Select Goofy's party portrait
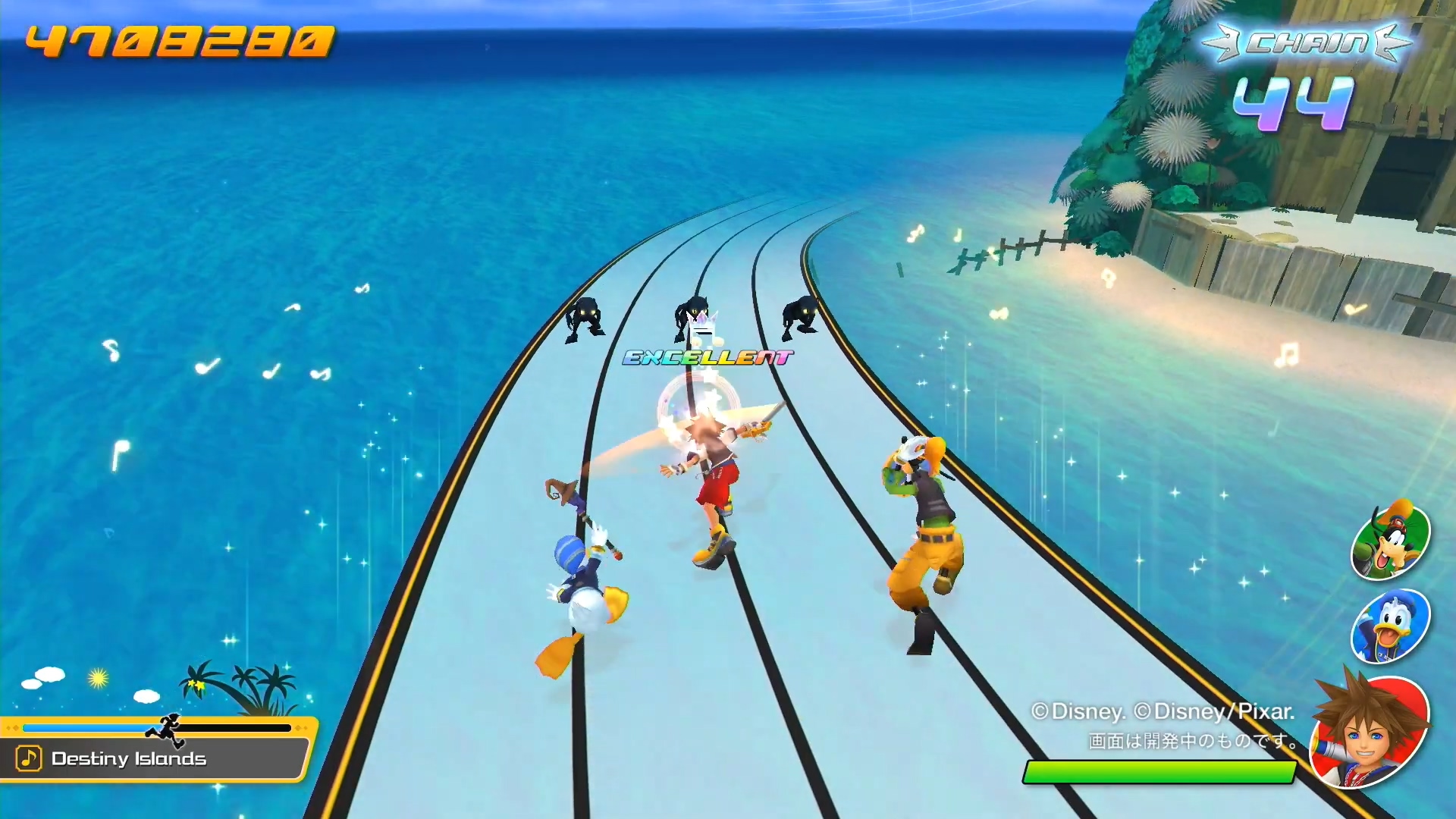 point(1390,541)
